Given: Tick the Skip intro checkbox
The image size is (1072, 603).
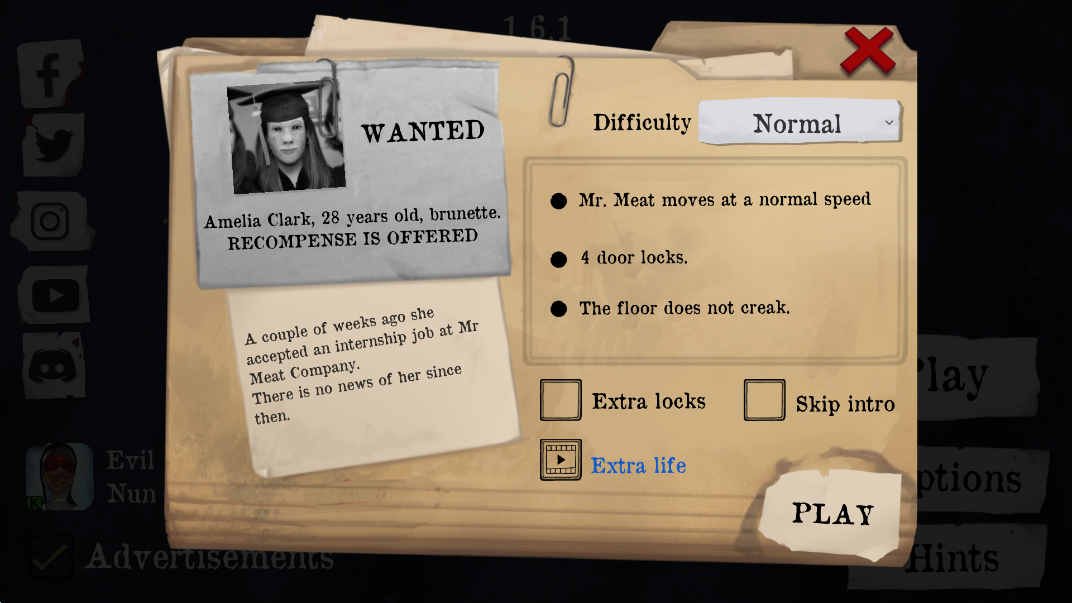Looking at the screenshot, I should tap(765, 401).
